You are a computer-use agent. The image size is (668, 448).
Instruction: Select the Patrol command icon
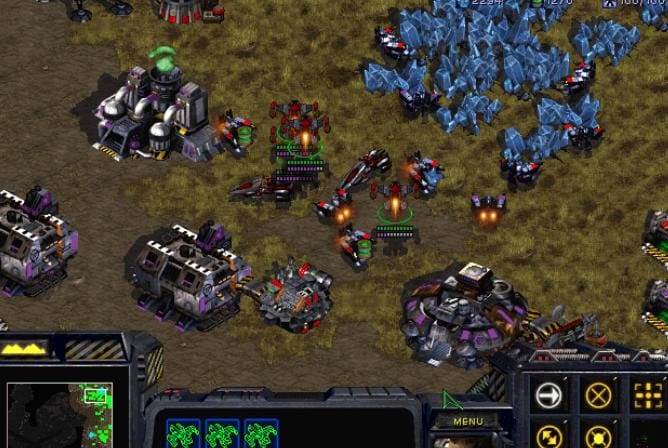(550, 437)
